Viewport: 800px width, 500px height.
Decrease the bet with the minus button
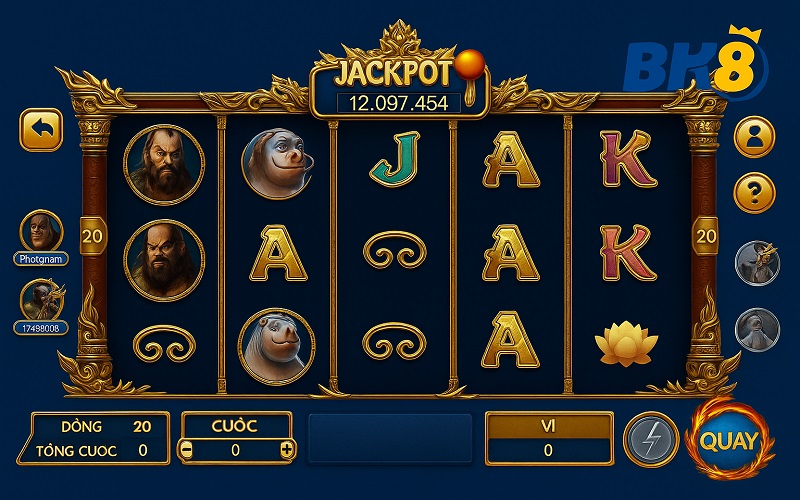click(187, 450)
